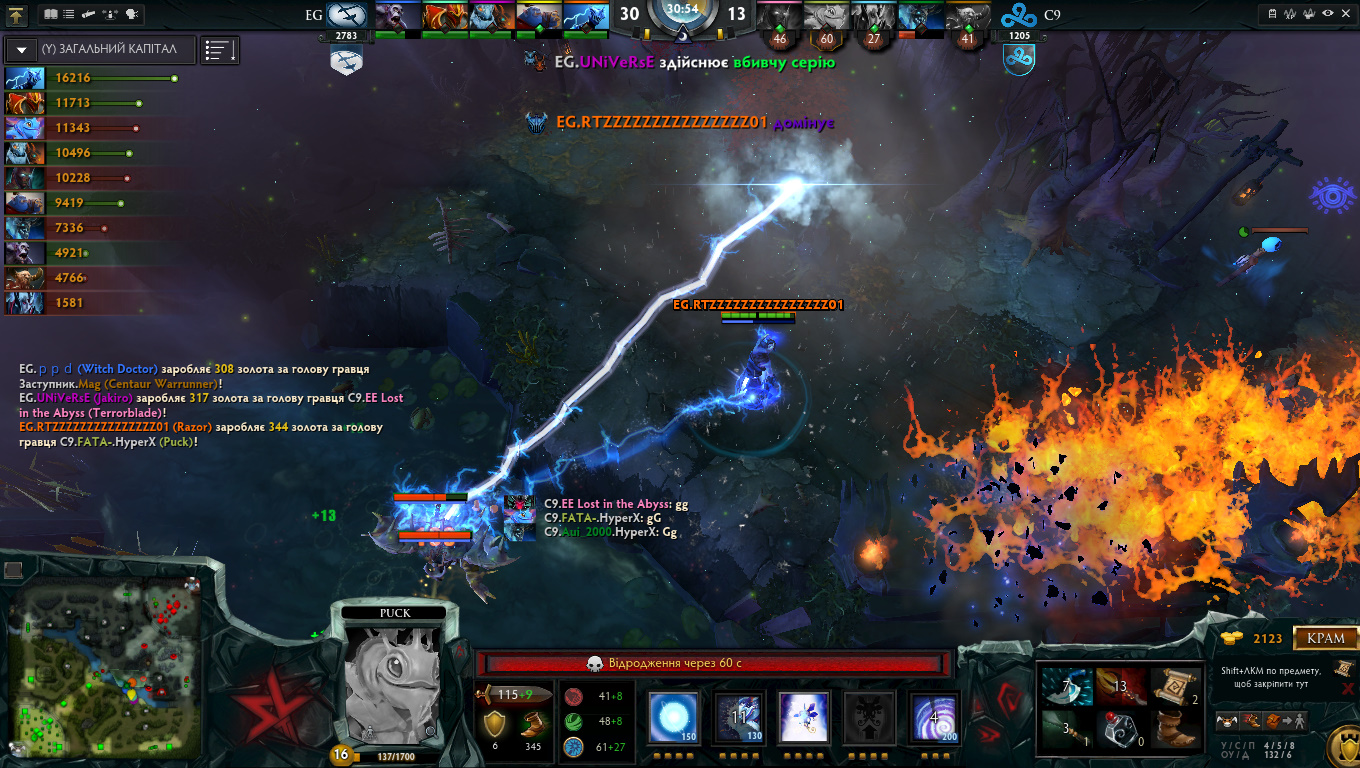Toggle the eye visibility icon in top bar
Viewport: 1360px width, 768px height.
pyautogui.click(x=1328, y=14)
